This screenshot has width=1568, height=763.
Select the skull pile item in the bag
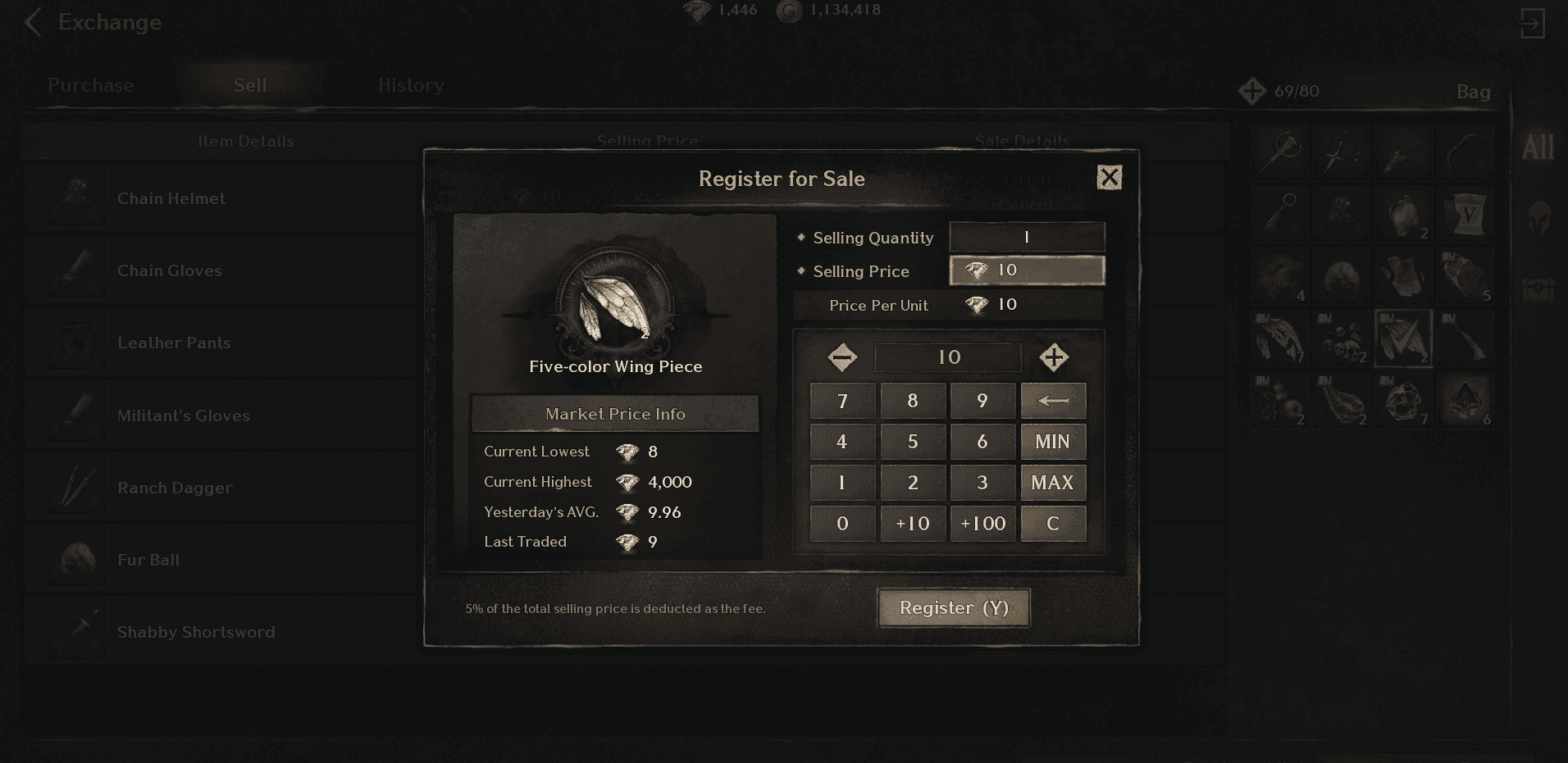coord(1342,338)
